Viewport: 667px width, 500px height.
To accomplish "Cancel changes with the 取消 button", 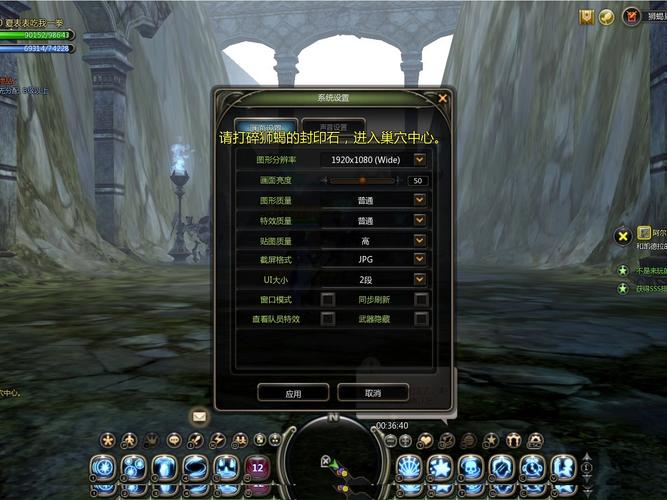I will (373, 393).
